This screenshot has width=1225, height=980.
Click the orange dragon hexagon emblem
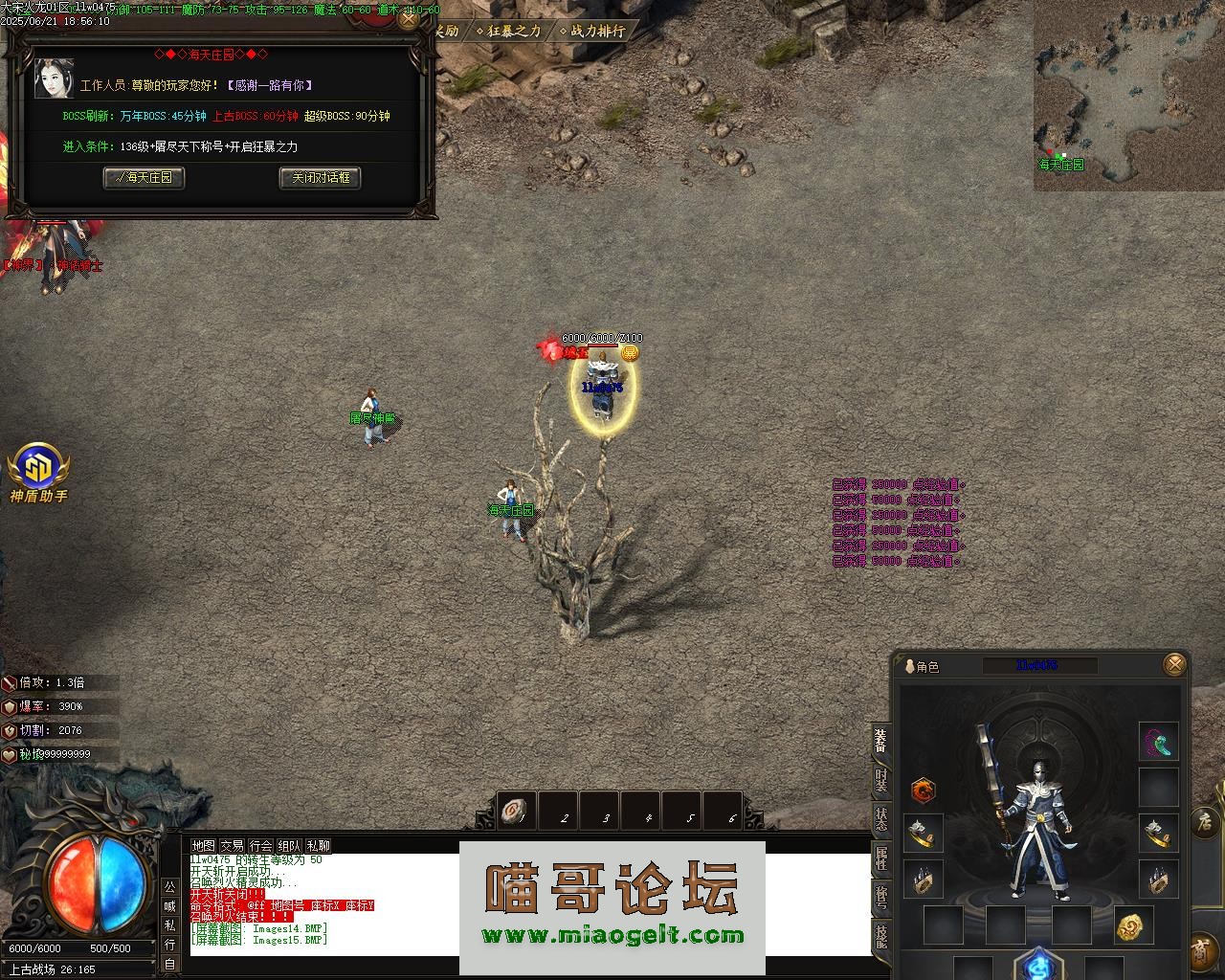(x=923, y=791)
